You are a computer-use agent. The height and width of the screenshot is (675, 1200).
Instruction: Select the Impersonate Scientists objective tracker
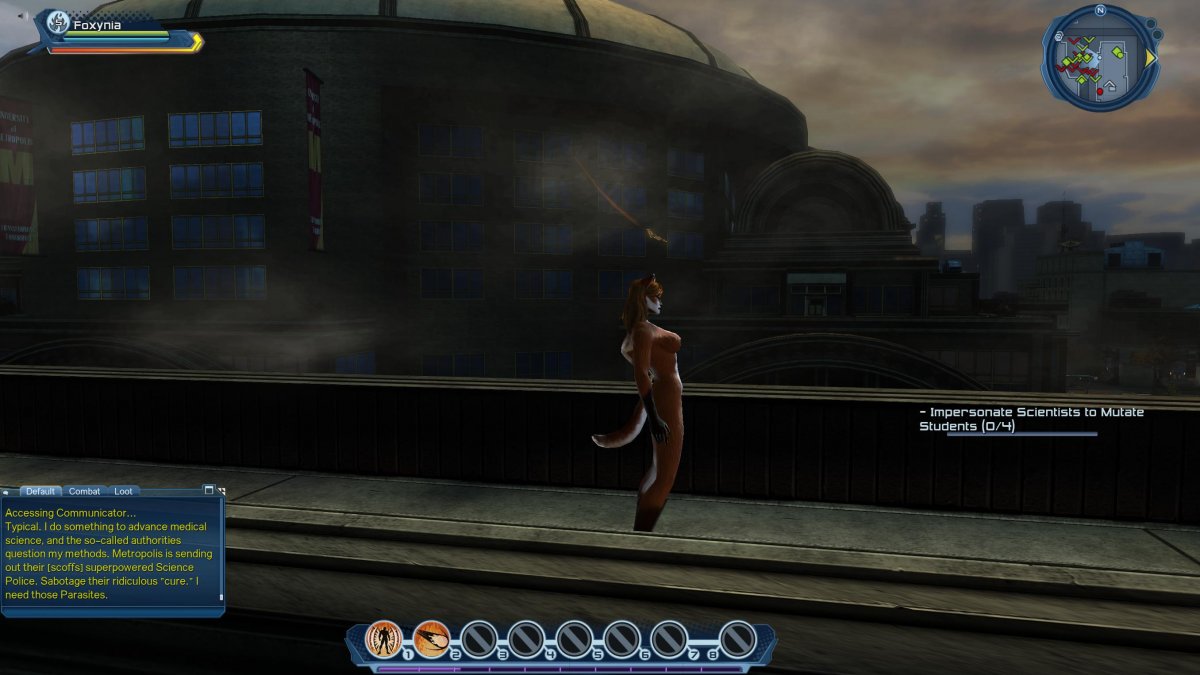[1031, 419]
